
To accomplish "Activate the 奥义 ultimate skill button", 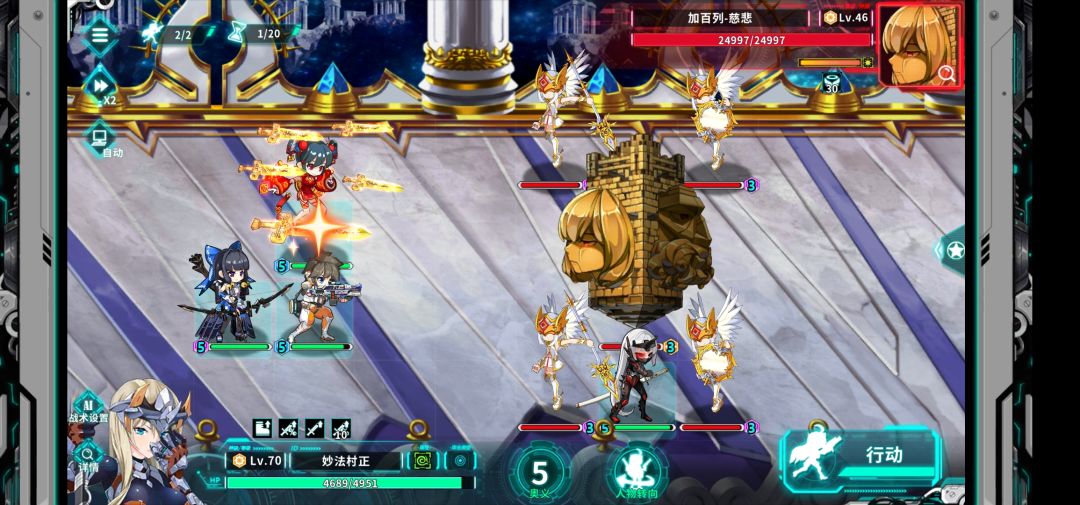I will click(x=540, y=472).
